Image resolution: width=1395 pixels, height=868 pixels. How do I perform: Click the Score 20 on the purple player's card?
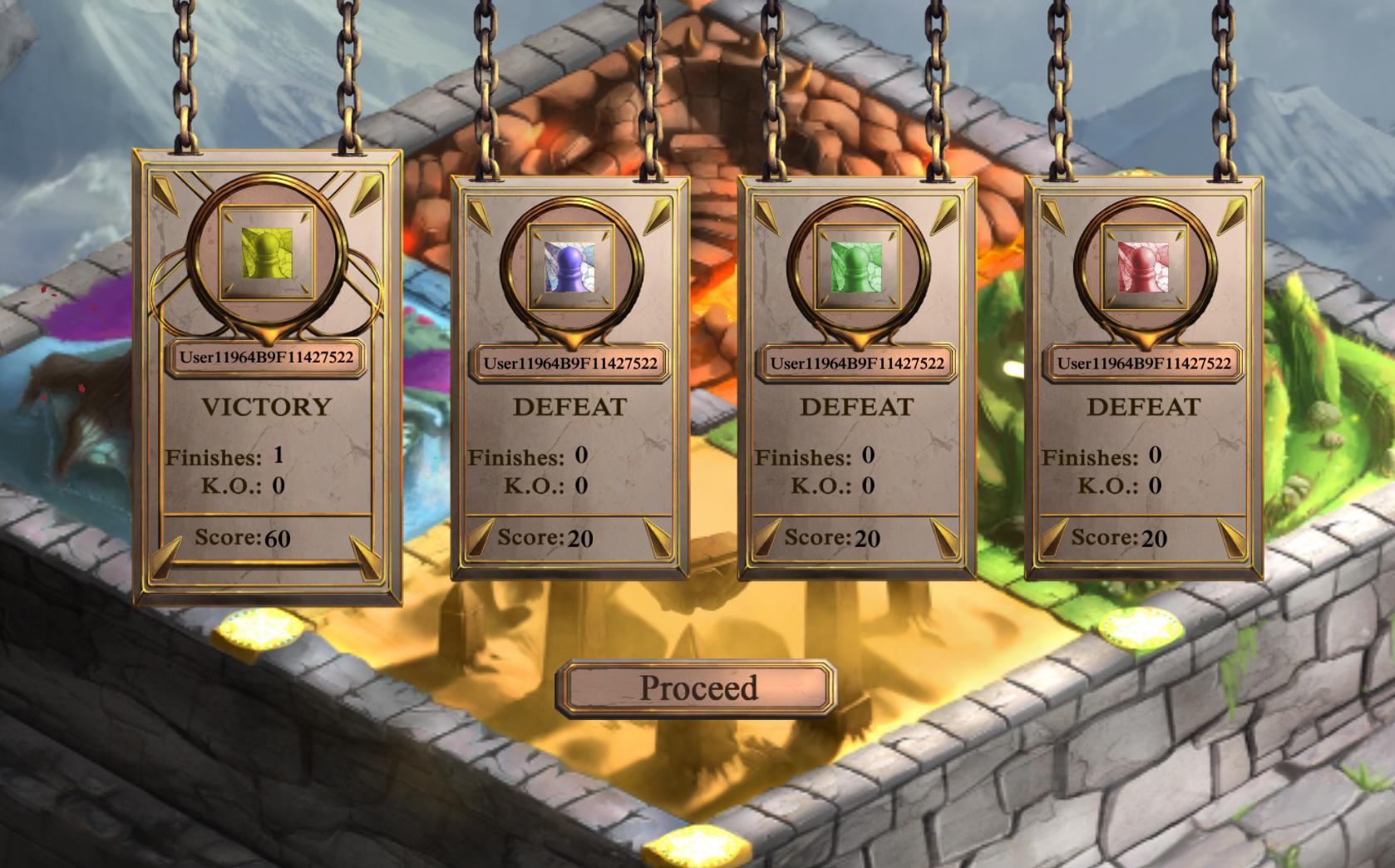(x=550, y=539)
